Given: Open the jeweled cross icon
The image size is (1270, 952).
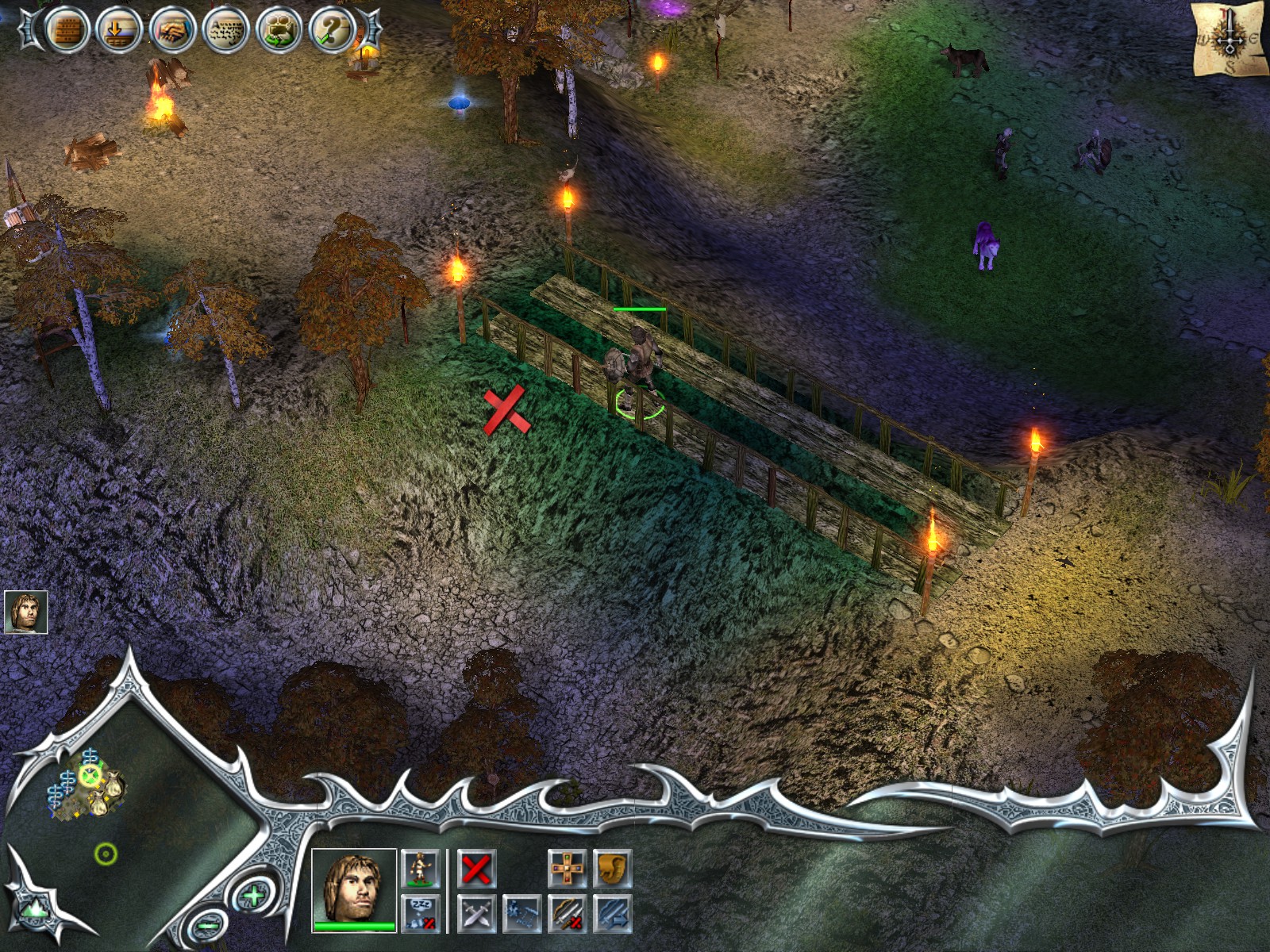Looking at the screenshot, I should tap(567, 869).
